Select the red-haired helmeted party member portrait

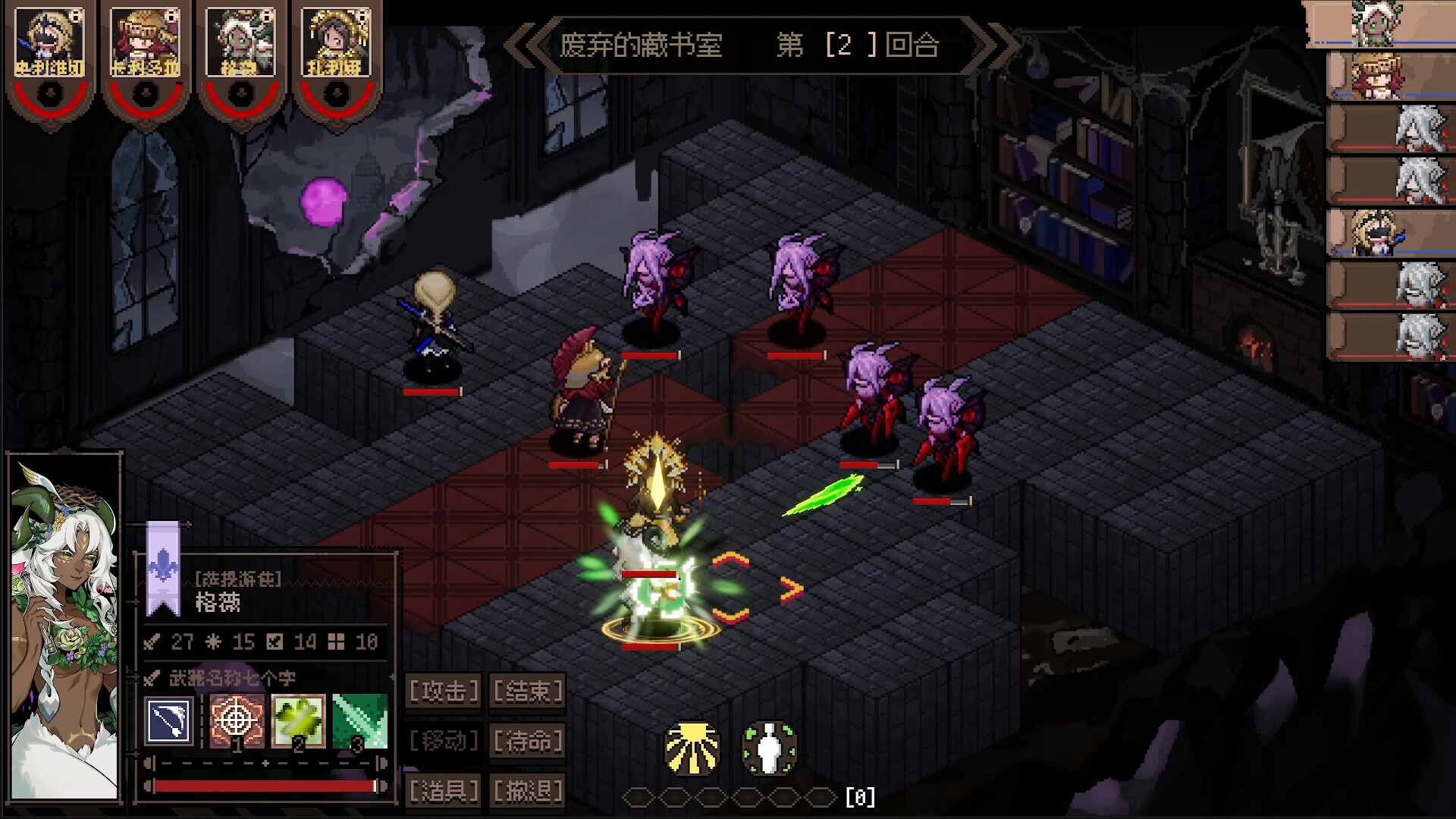pyautogui.click(x=146, y=44)
